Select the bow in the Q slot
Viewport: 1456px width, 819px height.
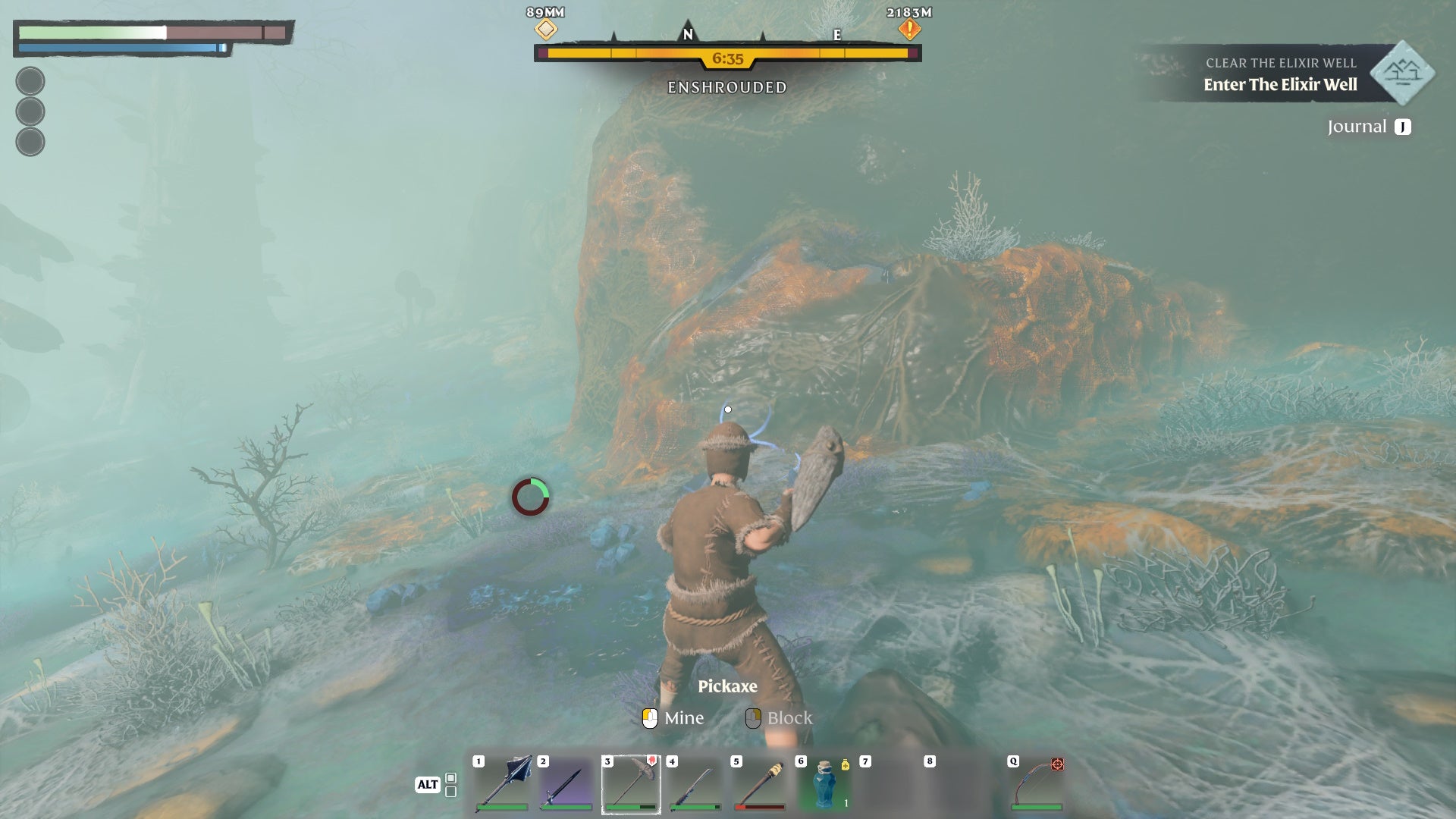(x=1040, y=781)
